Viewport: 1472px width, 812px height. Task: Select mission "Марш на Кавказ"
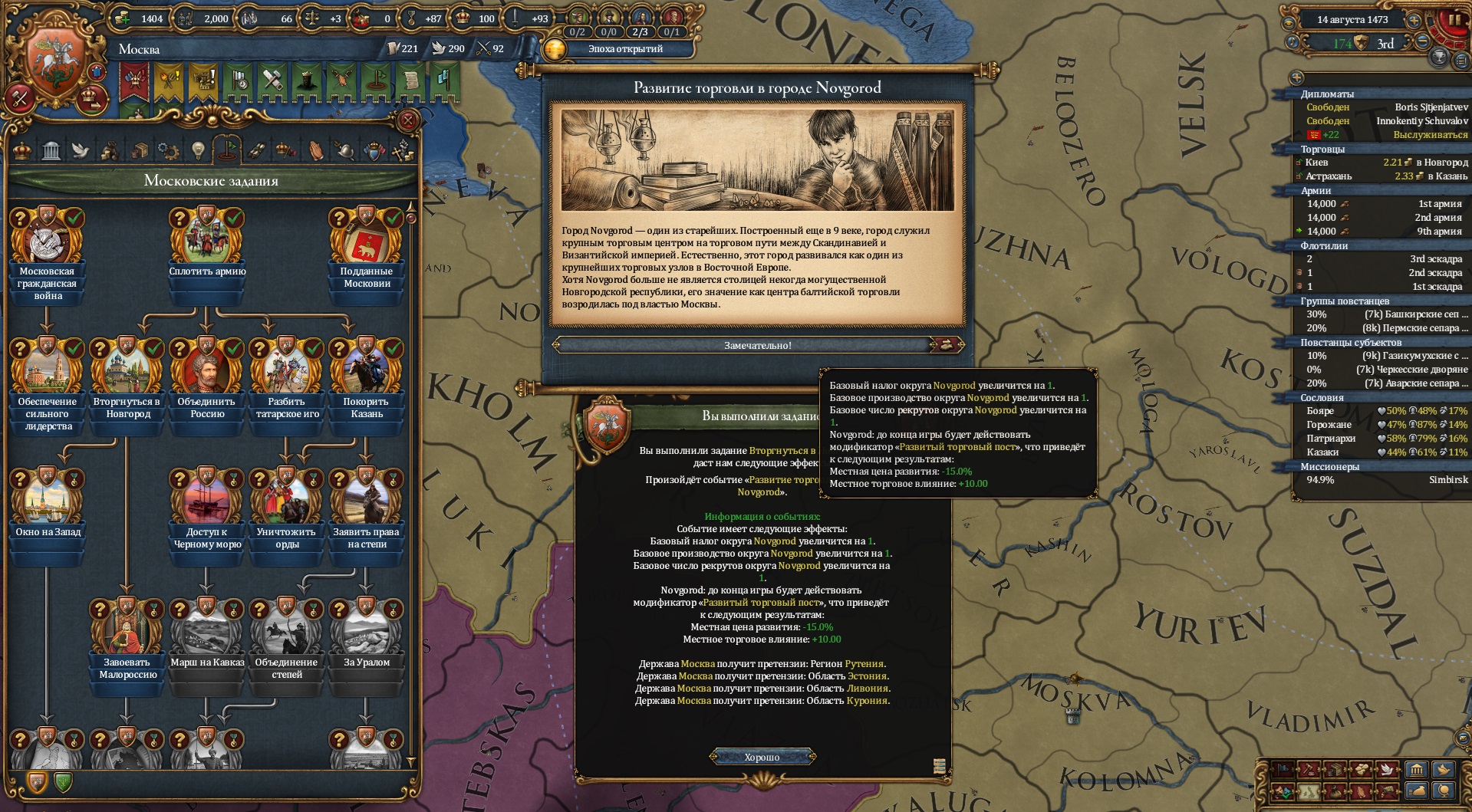pos(207,633)
